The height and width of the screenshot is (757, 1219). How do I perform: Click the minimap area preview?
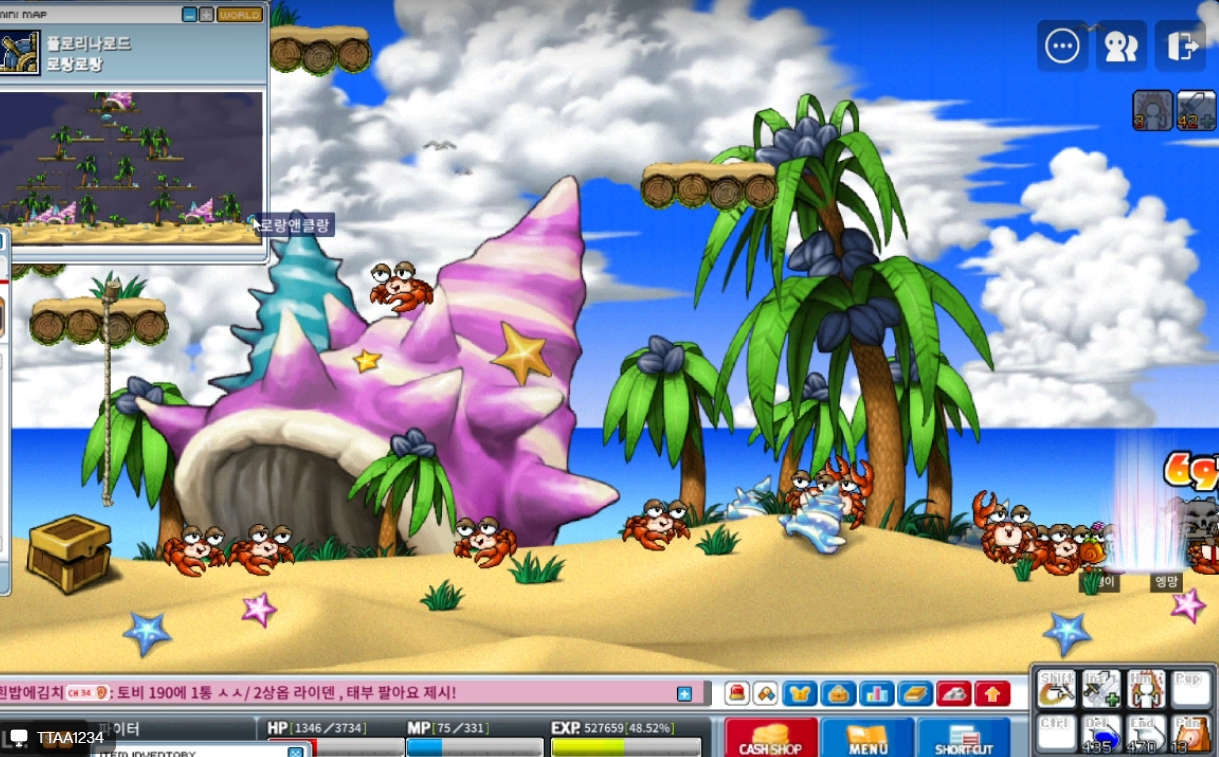131,167
